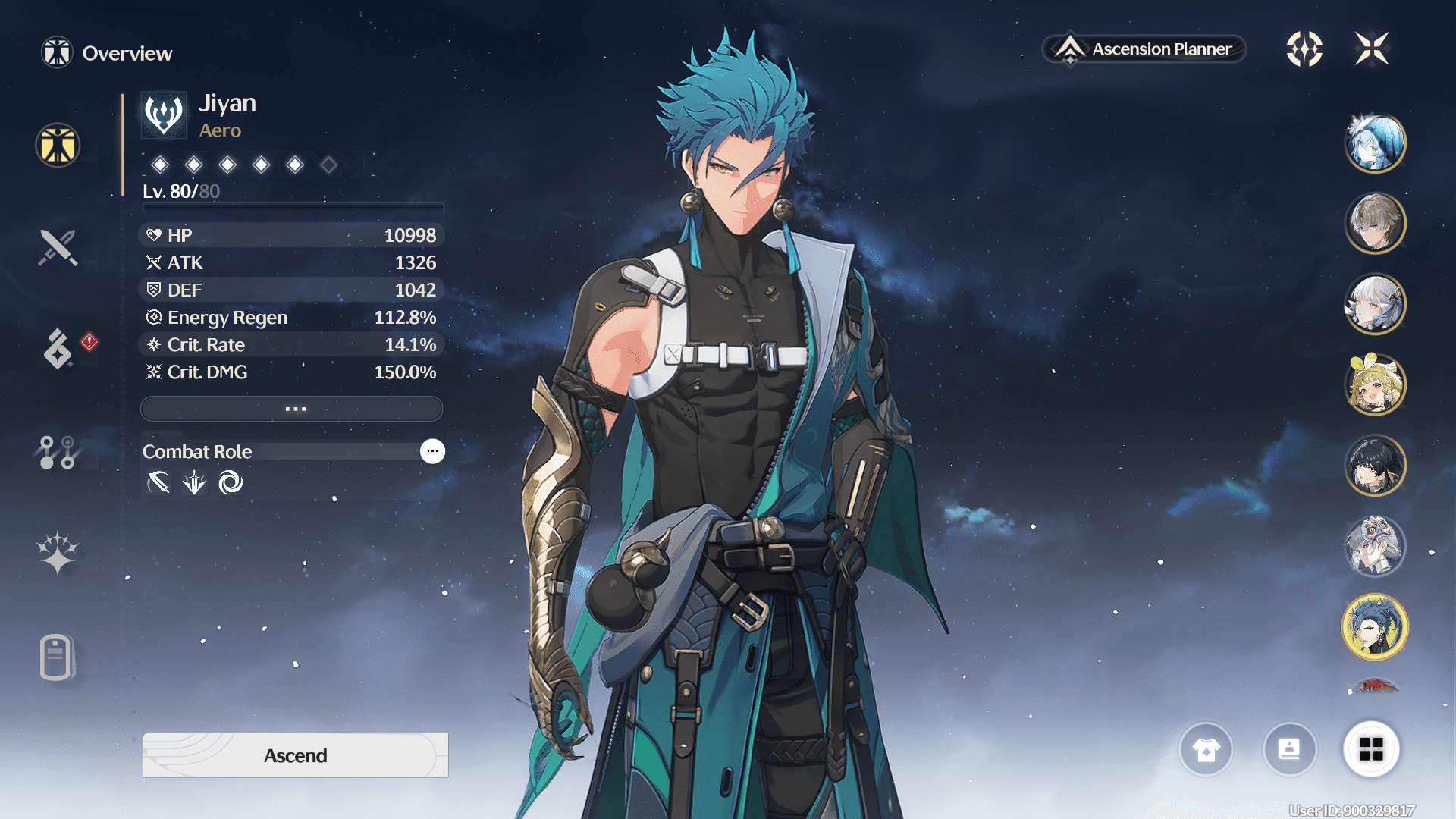Open the Resonance Chain star tab
The width and height of the screenshot is (1456, 819).
pos(58,553)
